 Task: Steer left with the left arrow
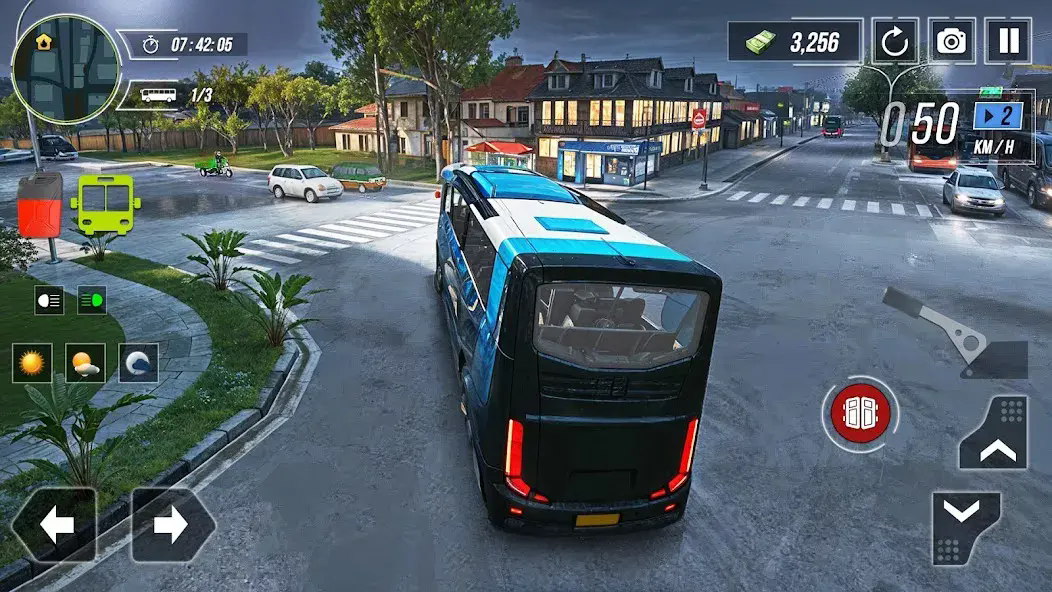[54, 525]
